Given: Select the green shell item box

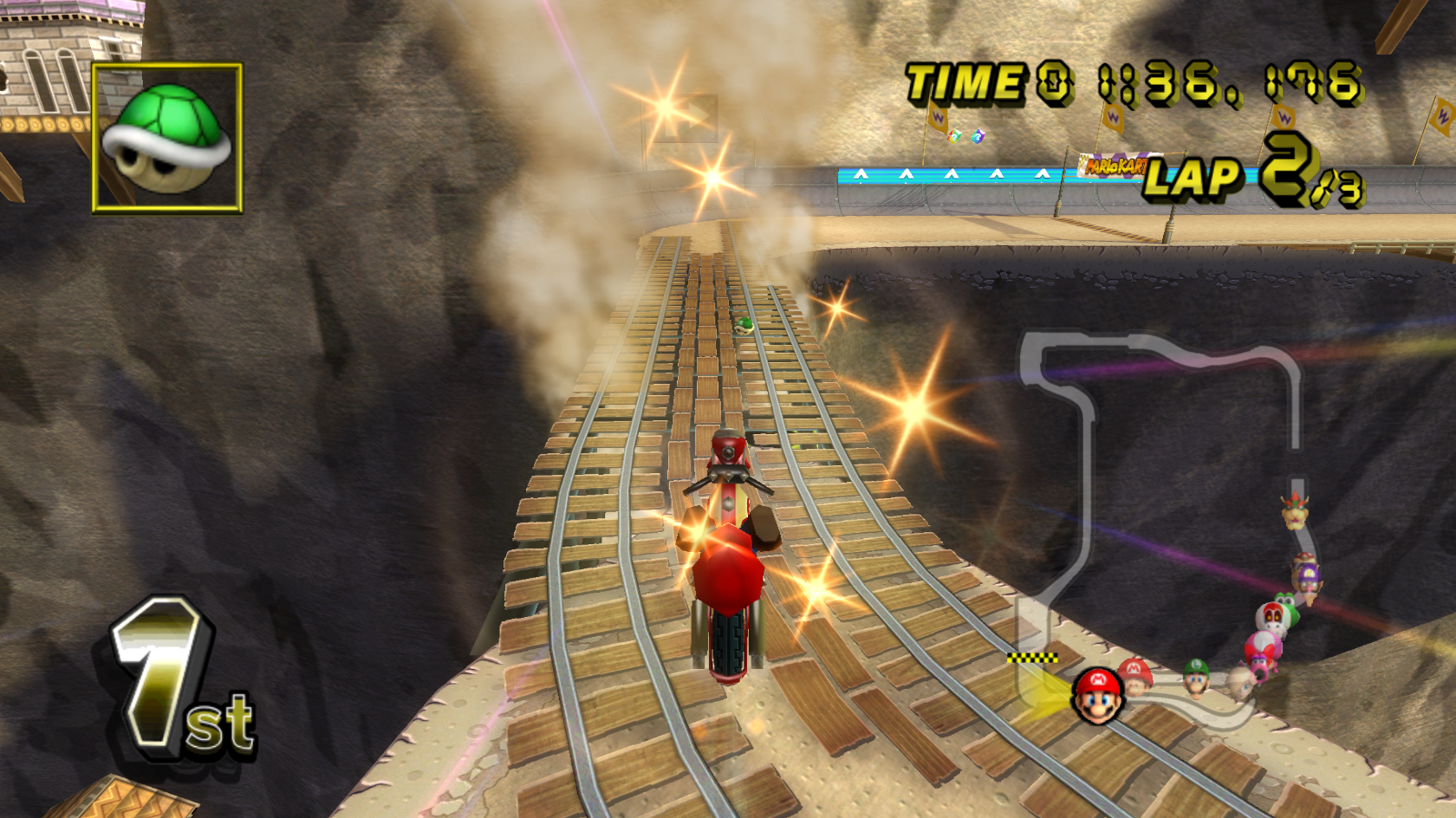Looking at the screenshot, I should pos(167,138).
